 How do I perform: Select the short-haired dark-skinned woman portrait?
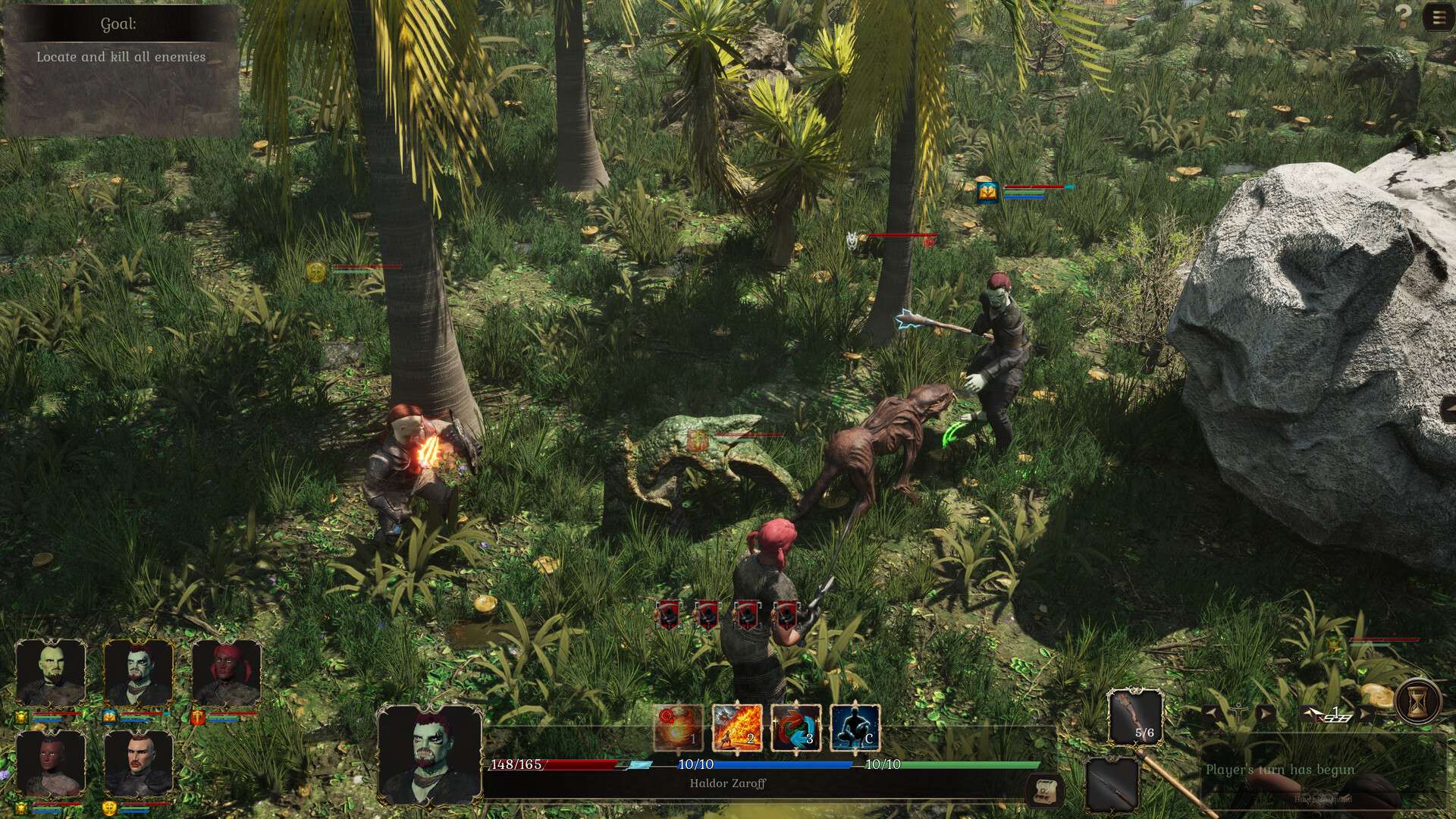[x=51, y=764]
